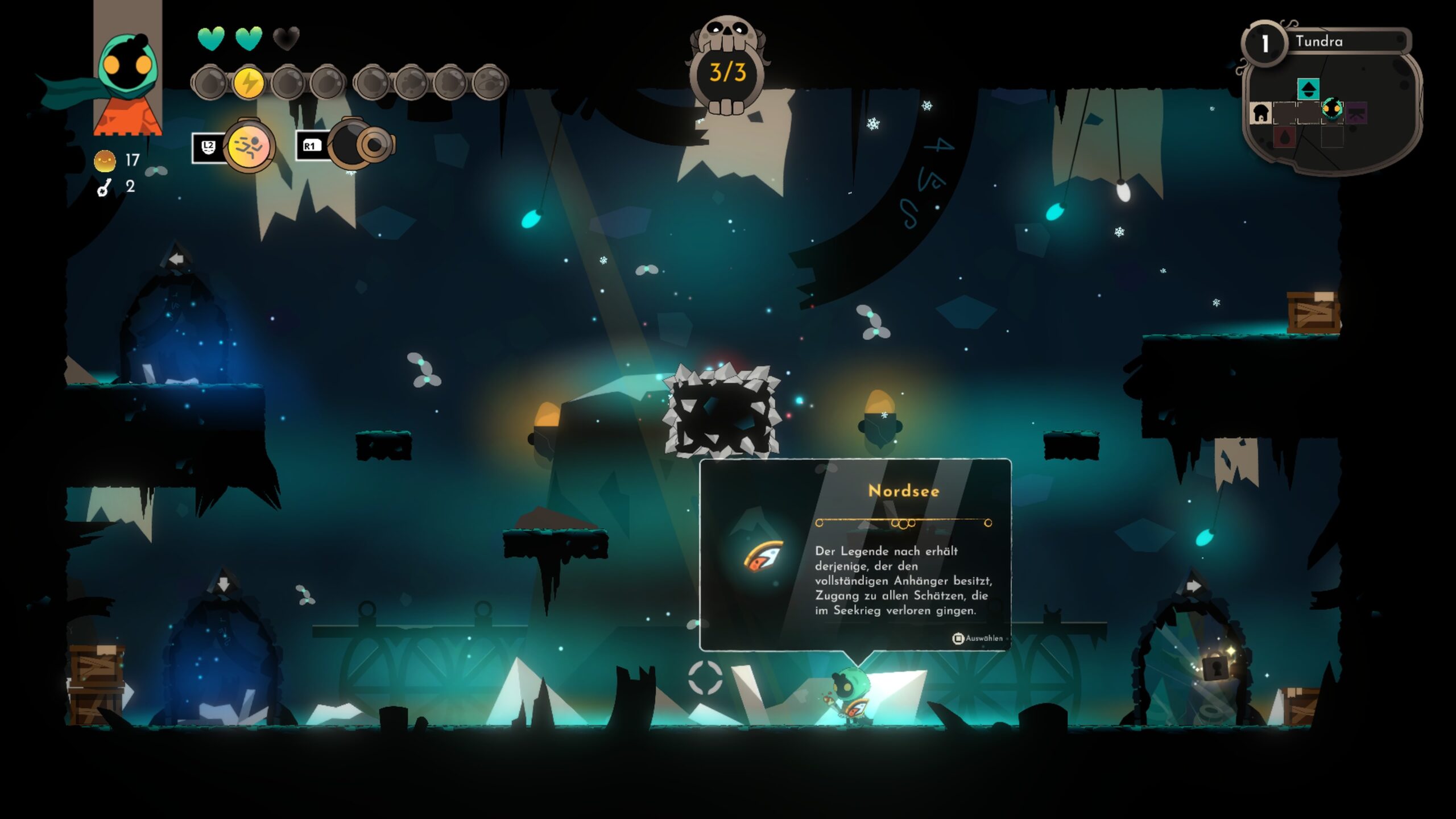The width and height of the screenshot is (1456, 819).
Task: Click the house room marker on the minimap
Action: pos(1260,113)
